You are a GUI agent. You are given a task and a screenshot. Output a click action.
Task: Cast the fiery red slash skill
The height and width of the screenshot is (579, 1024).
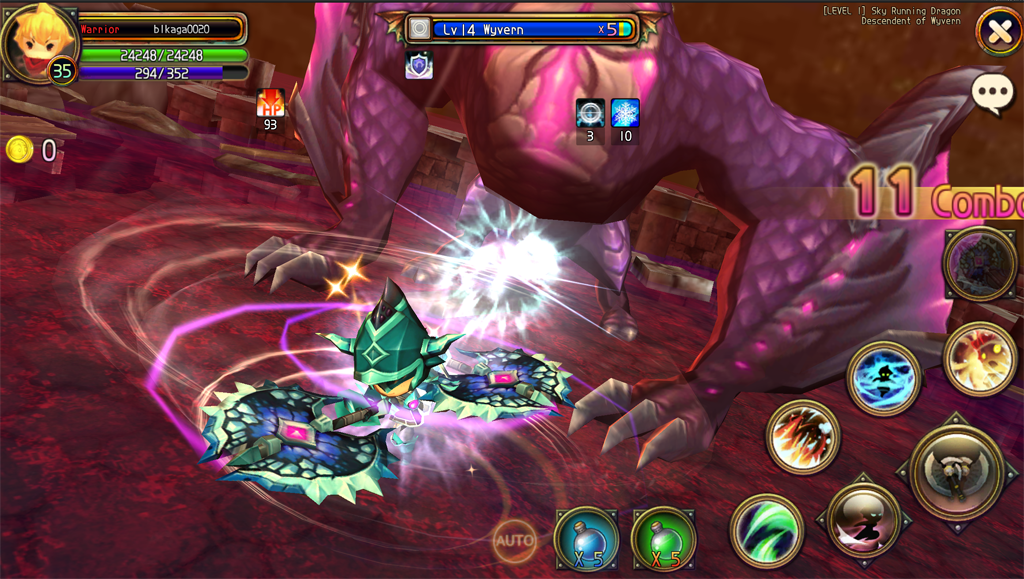pyautogui.click(x=803, y=436)
